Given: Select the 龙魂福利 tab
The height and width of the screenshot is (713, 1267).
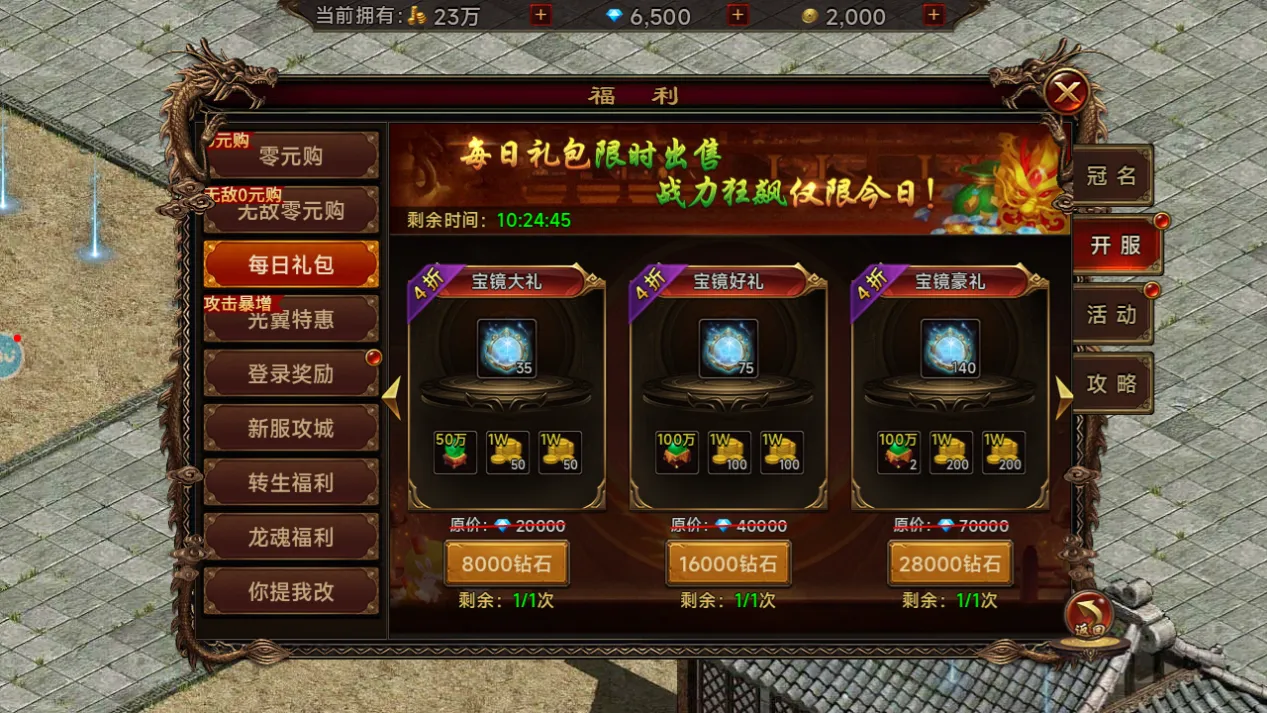Looking at the screenshot, I should [x=291, y=537].
